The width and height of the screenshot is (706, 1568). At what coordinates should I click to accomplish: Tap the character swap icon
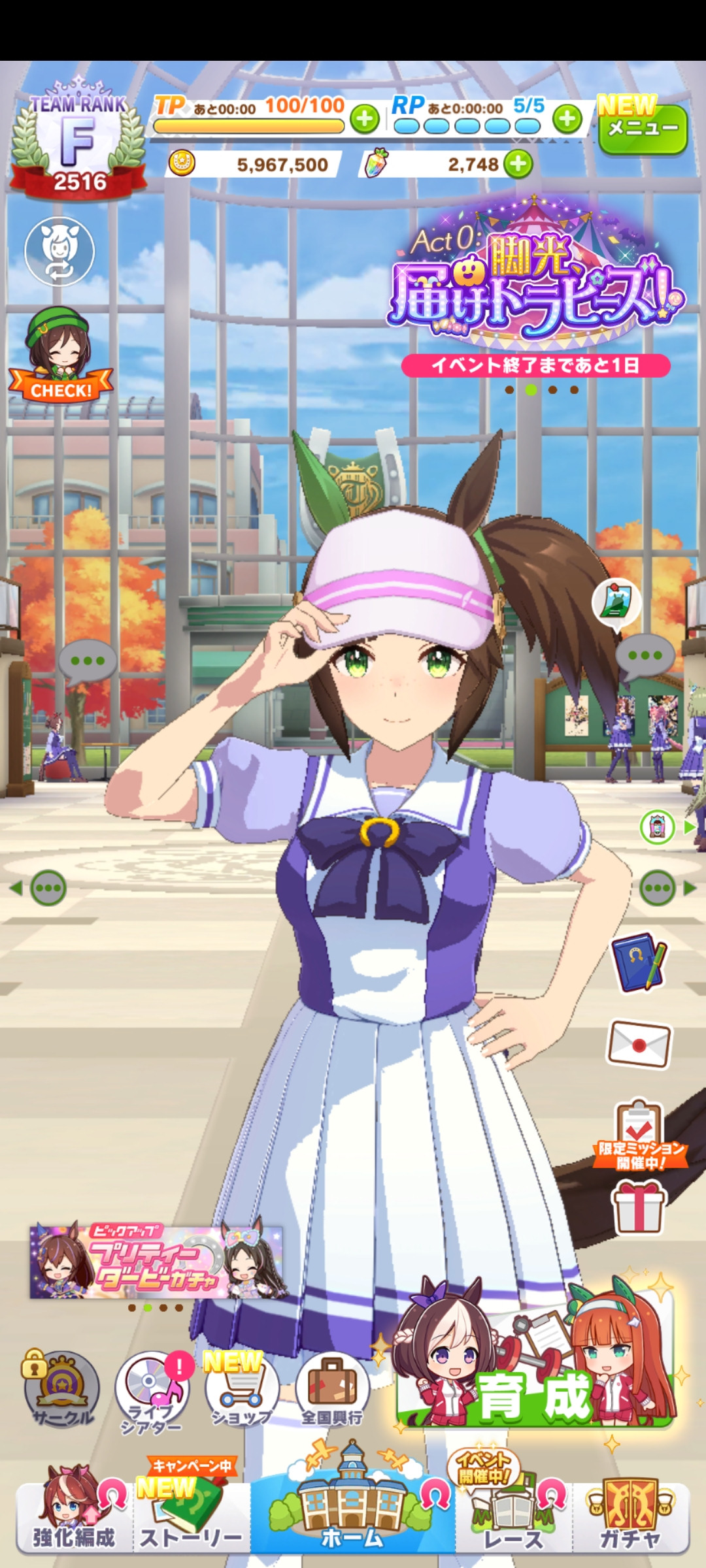pyautogui.click(x=59, y=251)
